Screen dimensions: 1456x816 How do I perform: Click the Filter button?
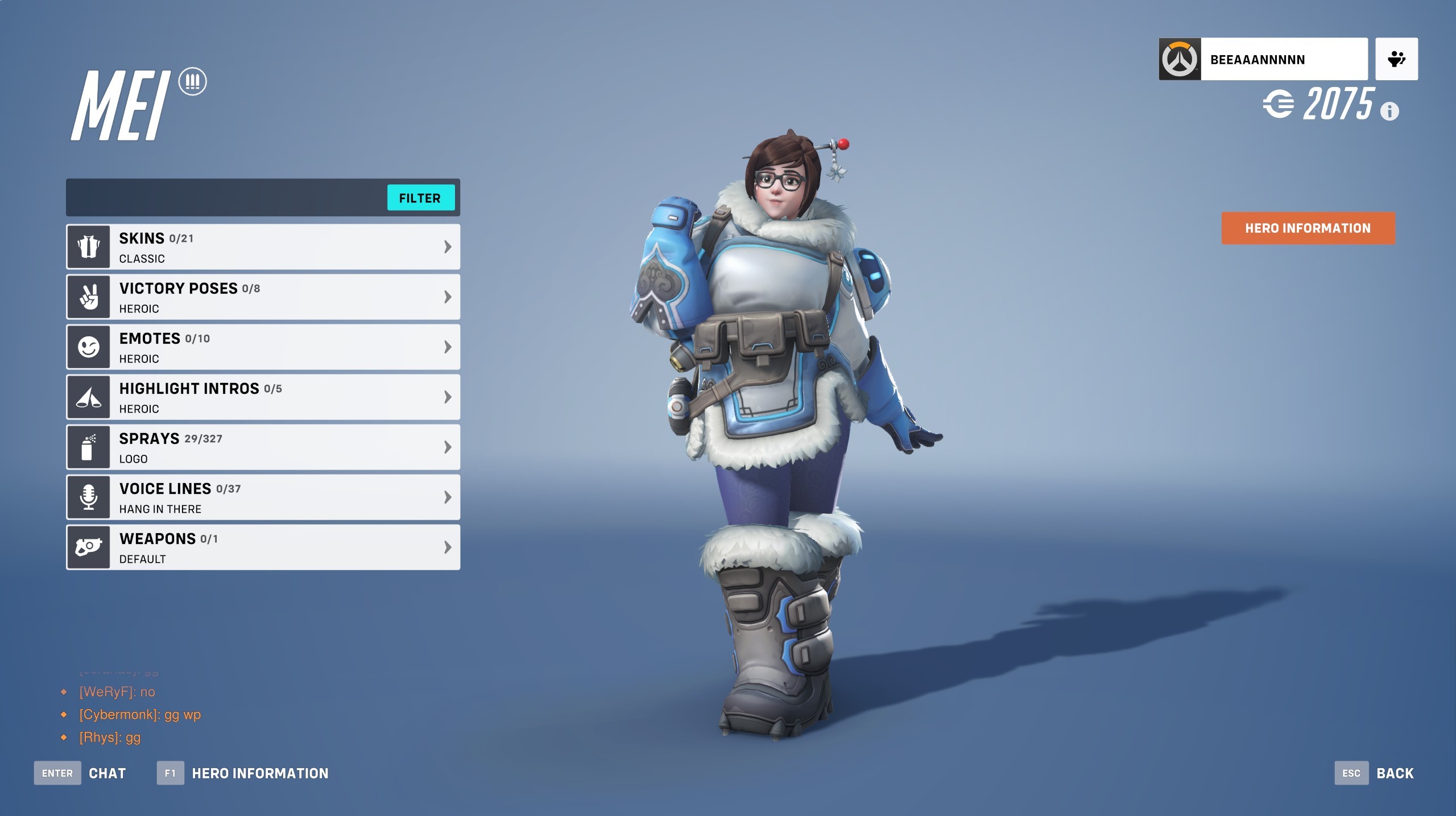click(421, 197)
